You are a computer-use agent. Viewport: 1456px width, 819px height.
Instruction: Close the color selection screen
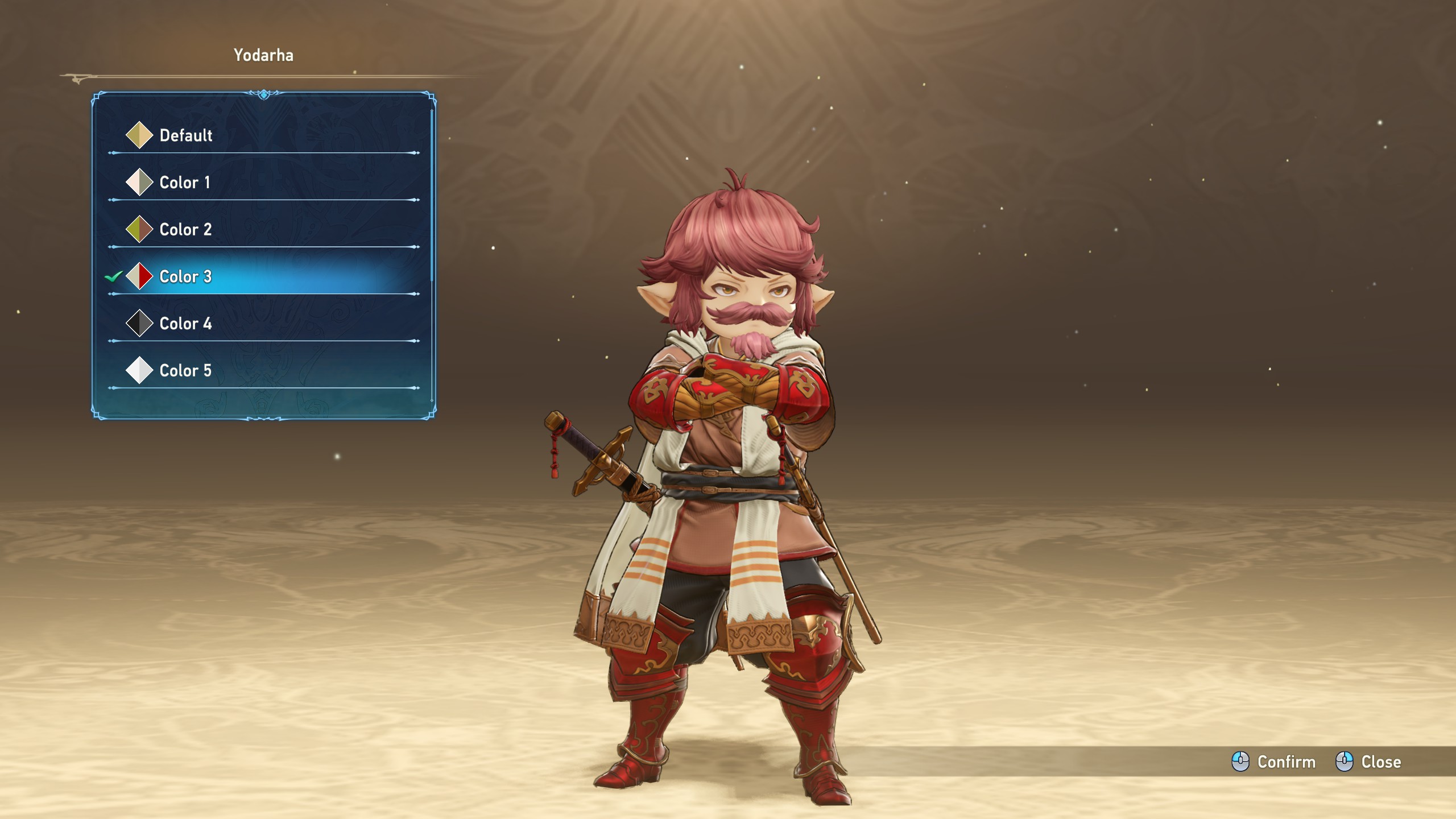(x=1368, y=762)
